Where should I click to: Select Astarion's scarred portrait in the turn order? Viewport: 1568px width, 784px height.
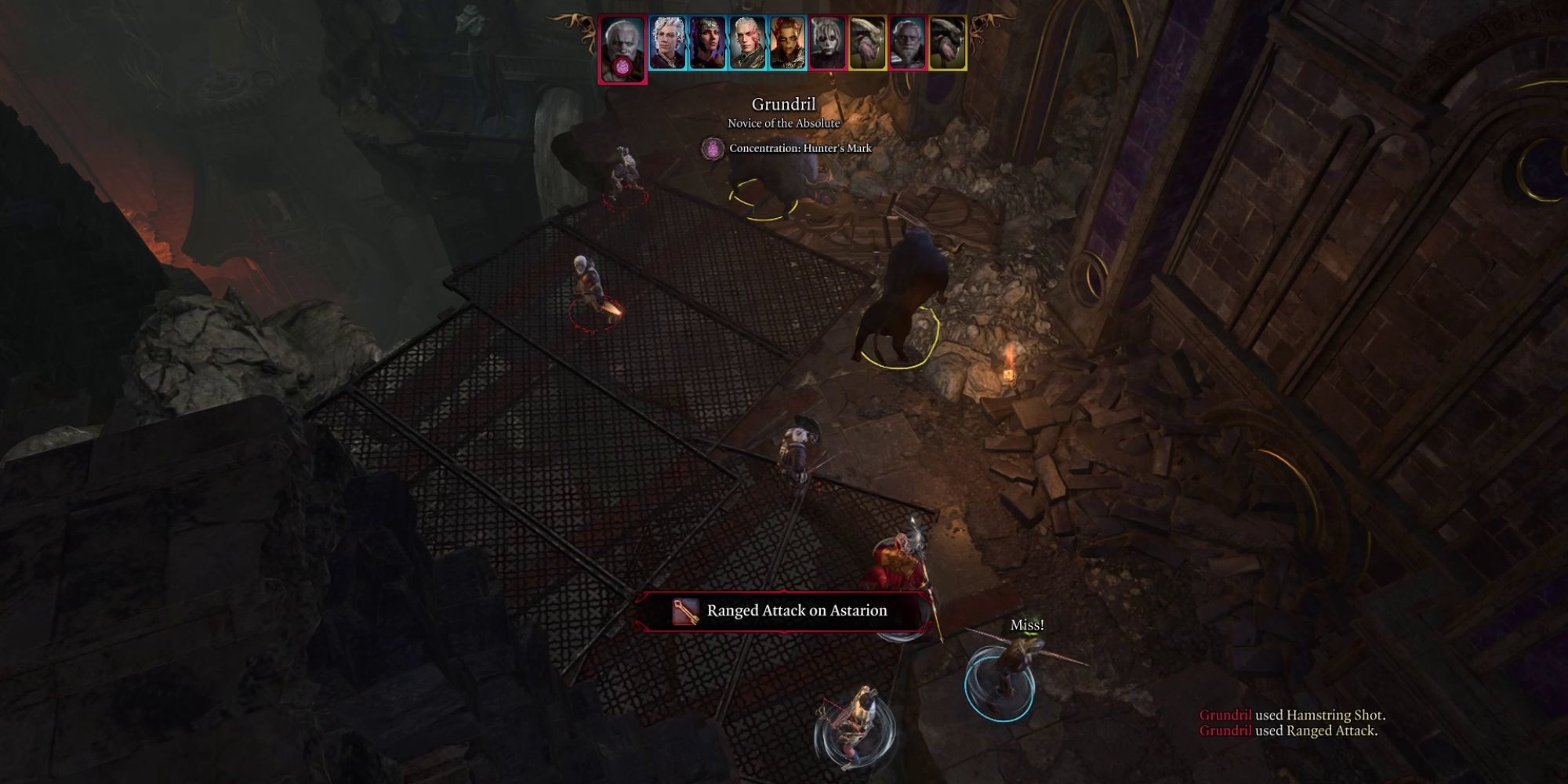[746, 43]
